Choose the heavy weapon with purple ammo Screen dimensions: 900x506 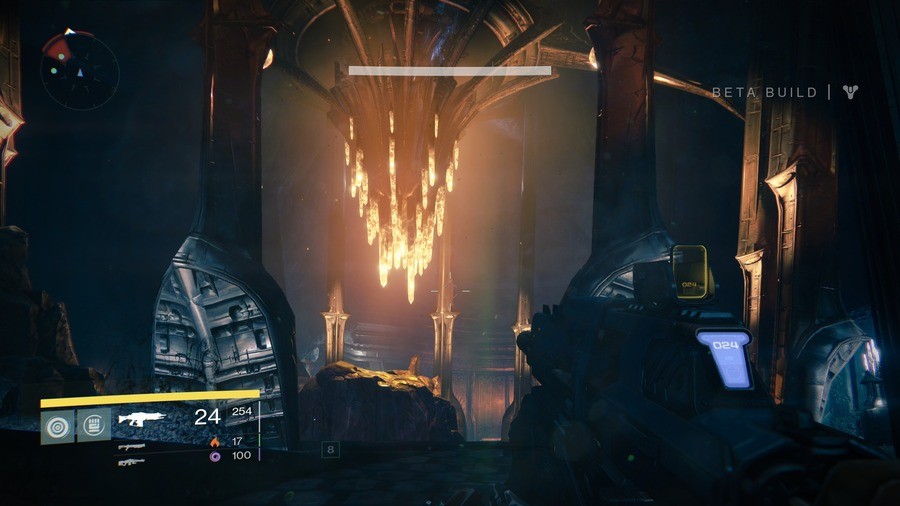tap(131, 461)
